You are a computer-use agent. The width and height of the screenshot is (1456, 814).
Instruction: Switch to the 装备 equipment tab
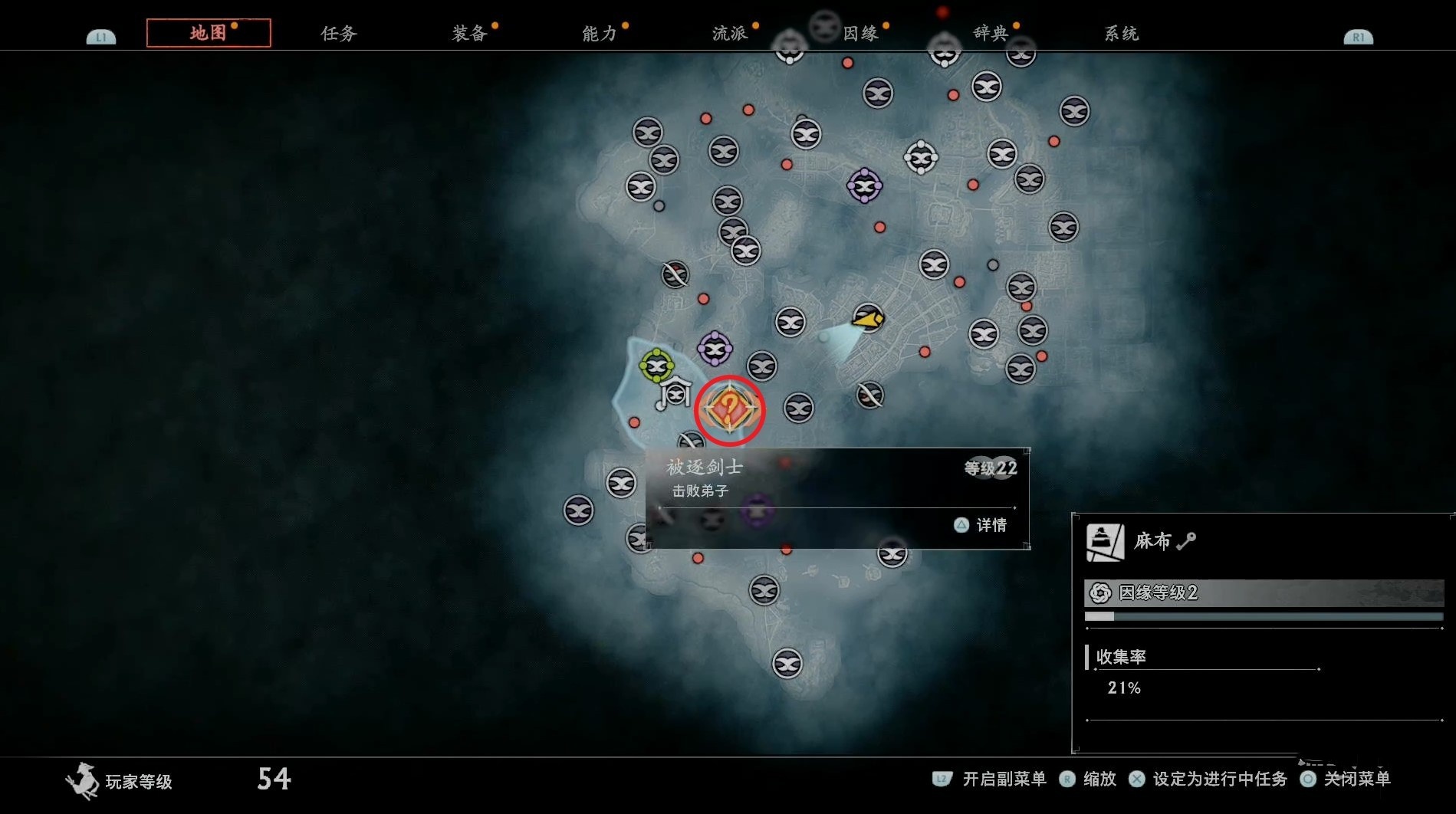click(x=469, y=34)
